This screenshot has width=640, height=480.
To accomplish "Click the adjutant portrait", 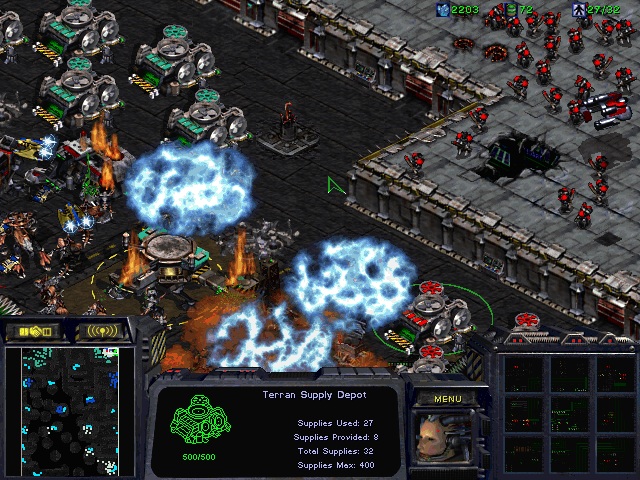I will [x=446, y=438].
